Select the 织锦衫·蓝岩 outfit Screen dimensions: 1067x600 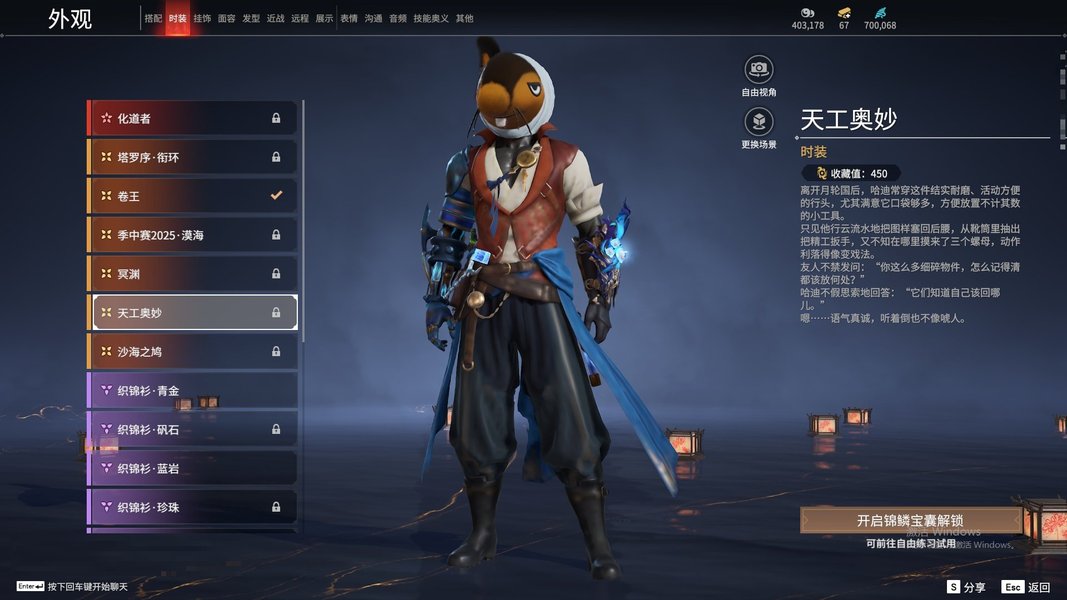(194, 468)
